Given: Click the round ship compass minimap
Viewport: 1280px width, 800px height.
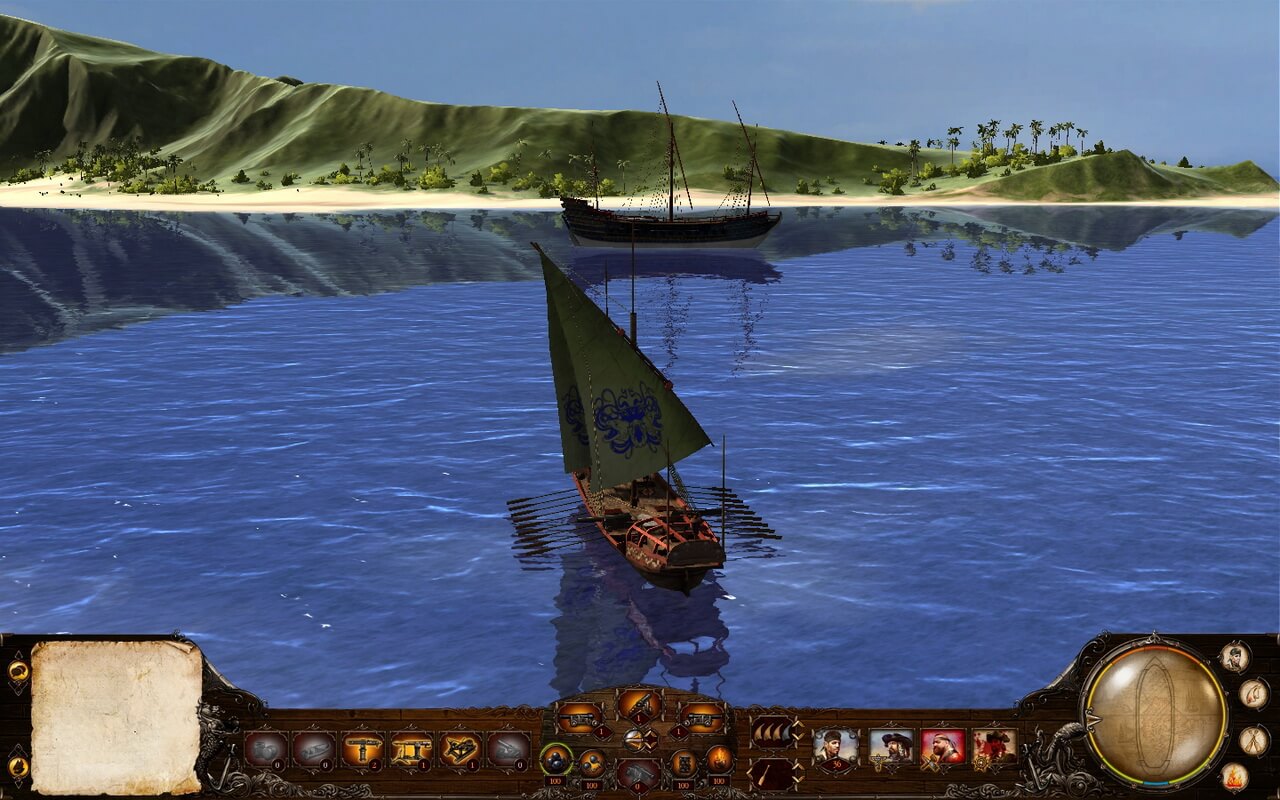Looking at the screenshot, I should [x=1155, y=712].
